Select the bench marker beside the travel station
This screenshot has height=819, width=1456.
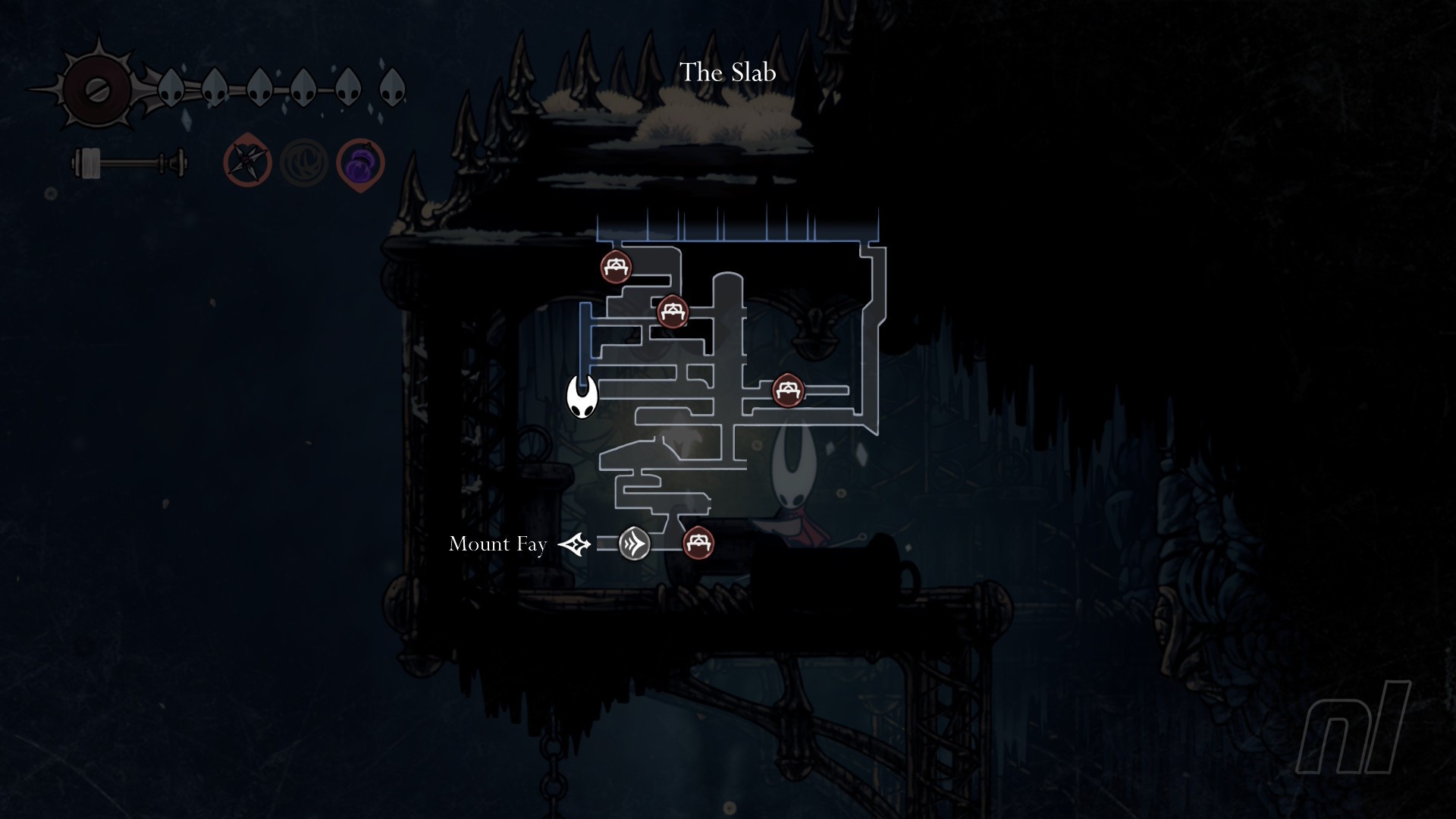(x=698, y=543)
